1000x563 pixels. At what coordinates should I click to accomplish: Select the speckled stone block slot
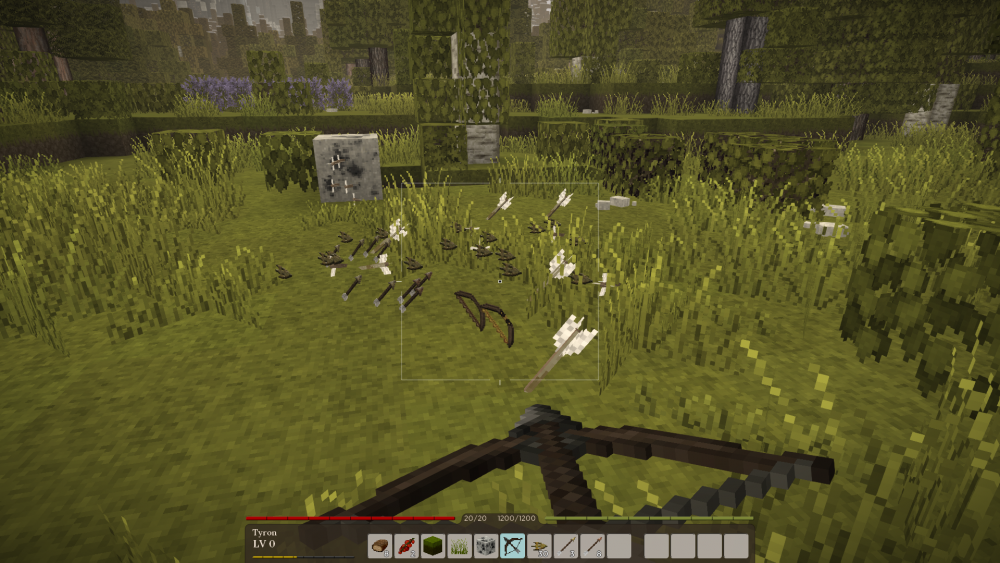(486, 546)
